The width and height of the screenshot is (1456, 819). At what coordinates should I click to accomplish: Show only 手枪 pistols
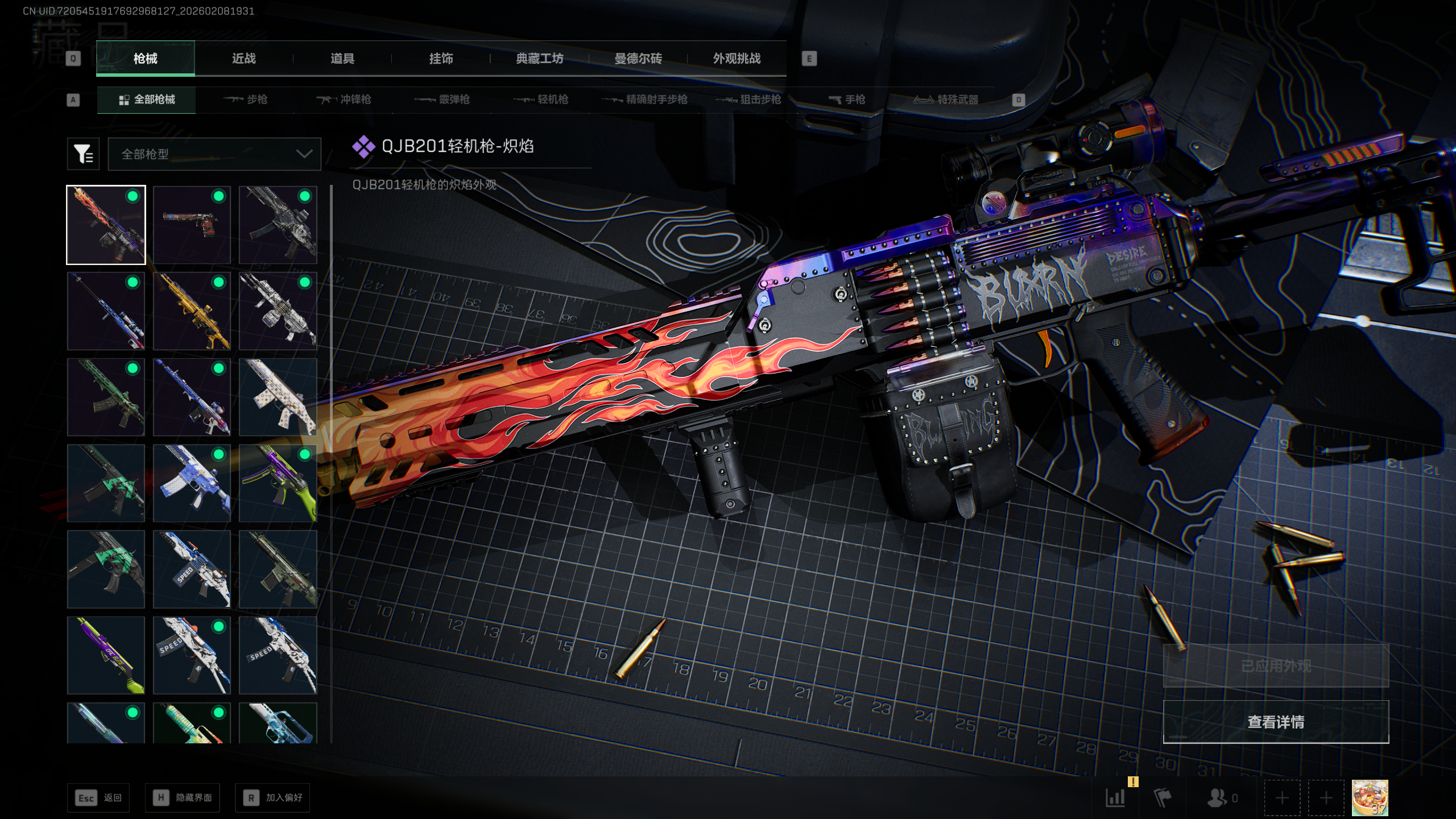coord(847,100)
